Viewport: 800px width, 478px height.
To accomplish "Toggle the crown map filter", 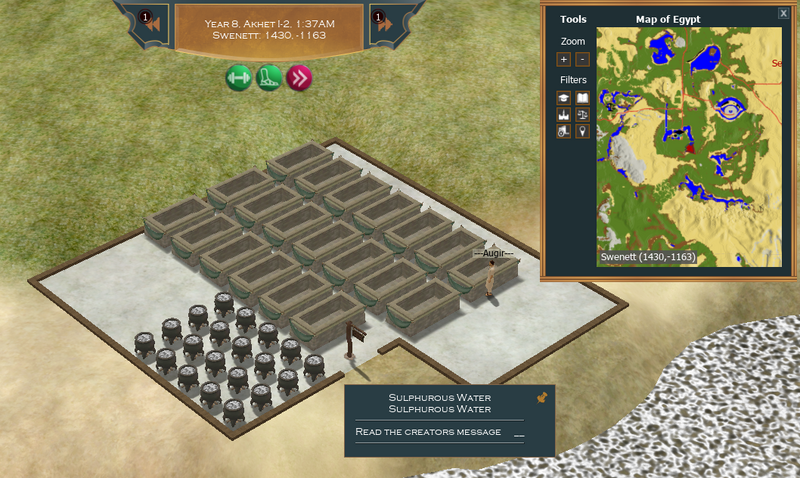I will [x=564, y=115].
